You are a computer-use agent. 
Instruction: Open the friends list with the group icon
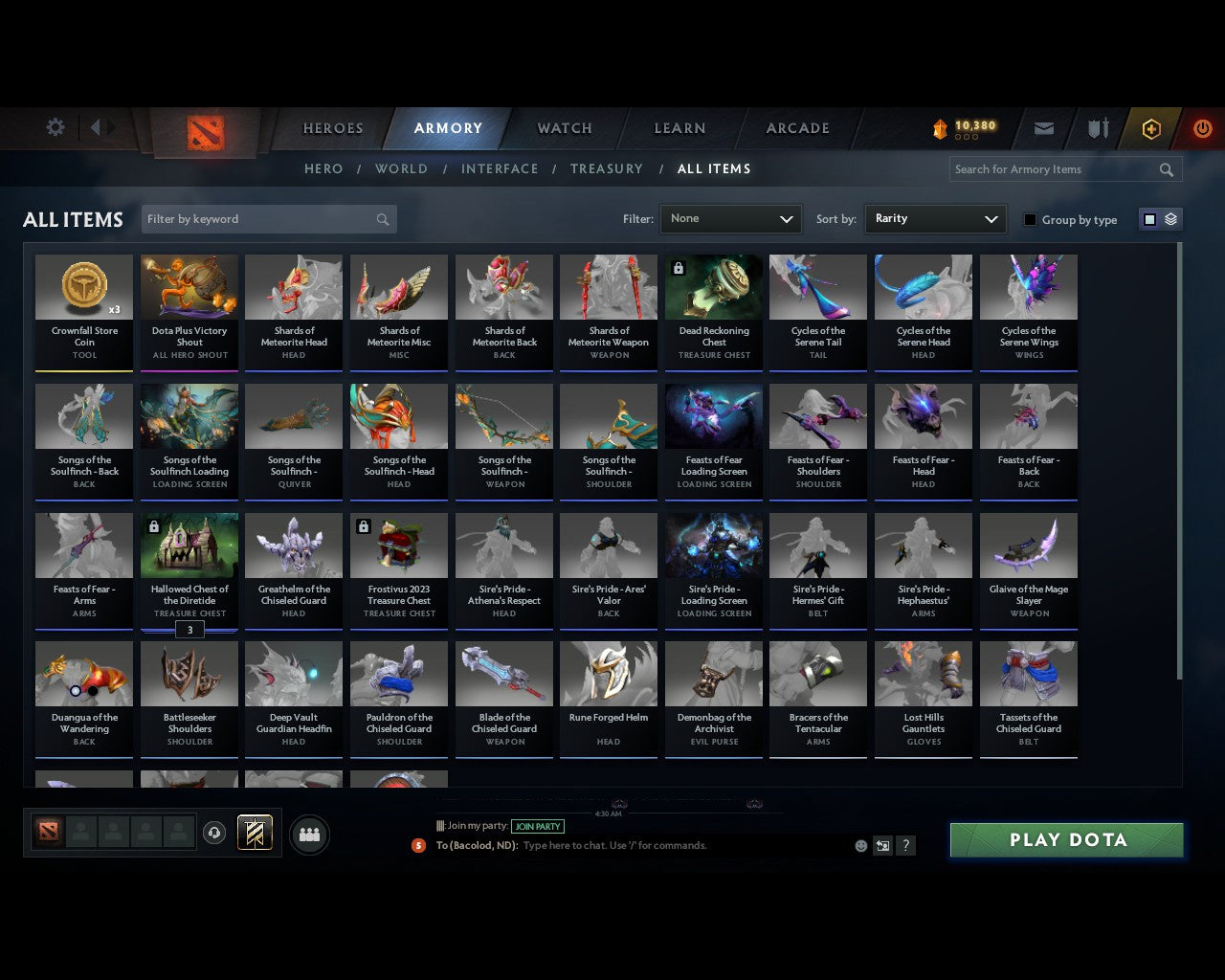pos(309,834)
